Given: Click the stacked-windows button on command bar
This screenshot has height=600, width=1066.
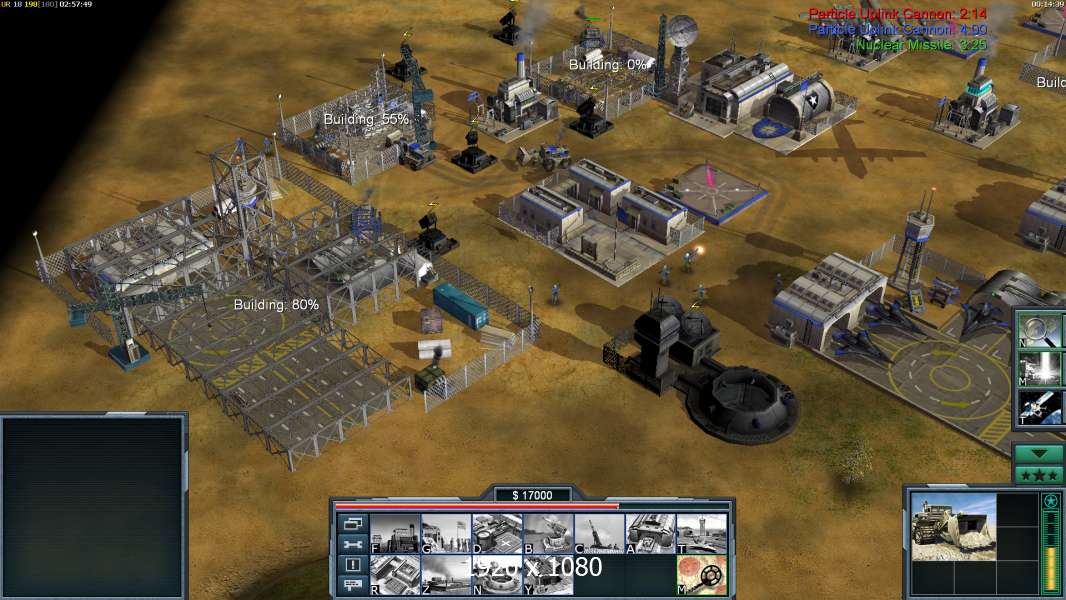Looking at the screenshot, I should tap(352, 523).
